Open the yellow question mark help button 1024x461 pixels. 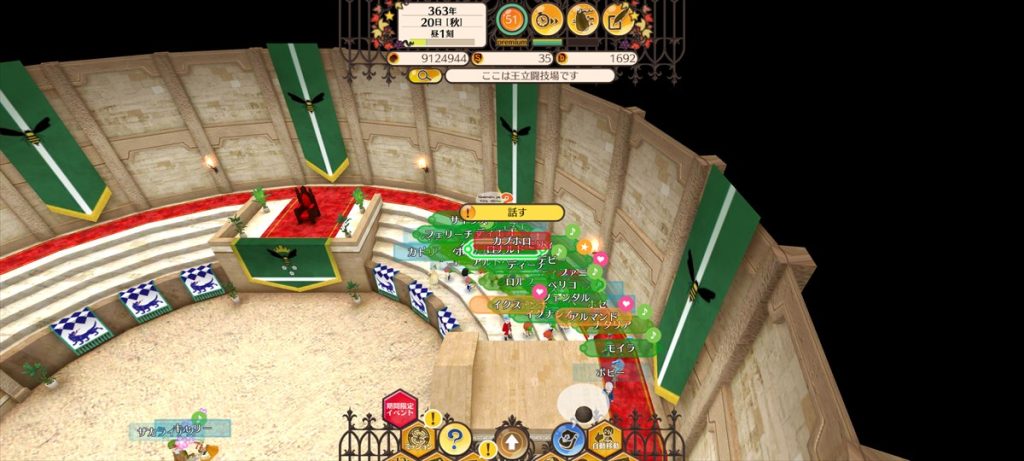click(455, 437)
